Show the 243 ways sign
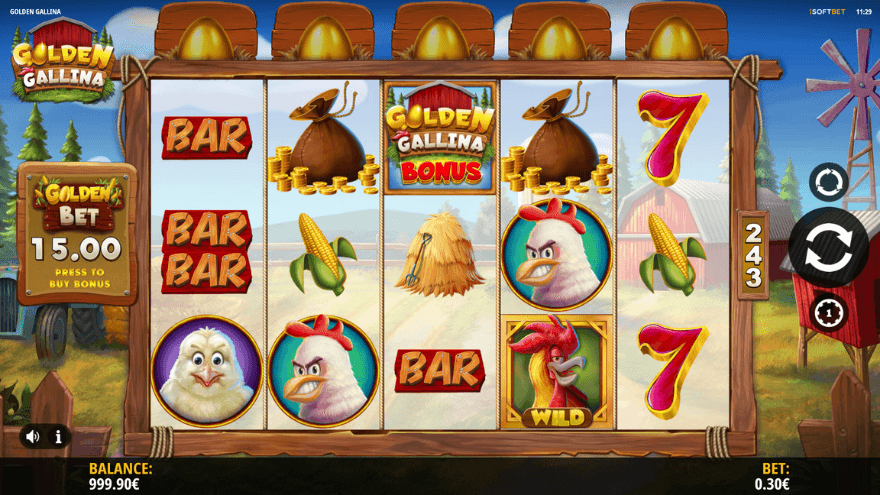 click(752, 255)
